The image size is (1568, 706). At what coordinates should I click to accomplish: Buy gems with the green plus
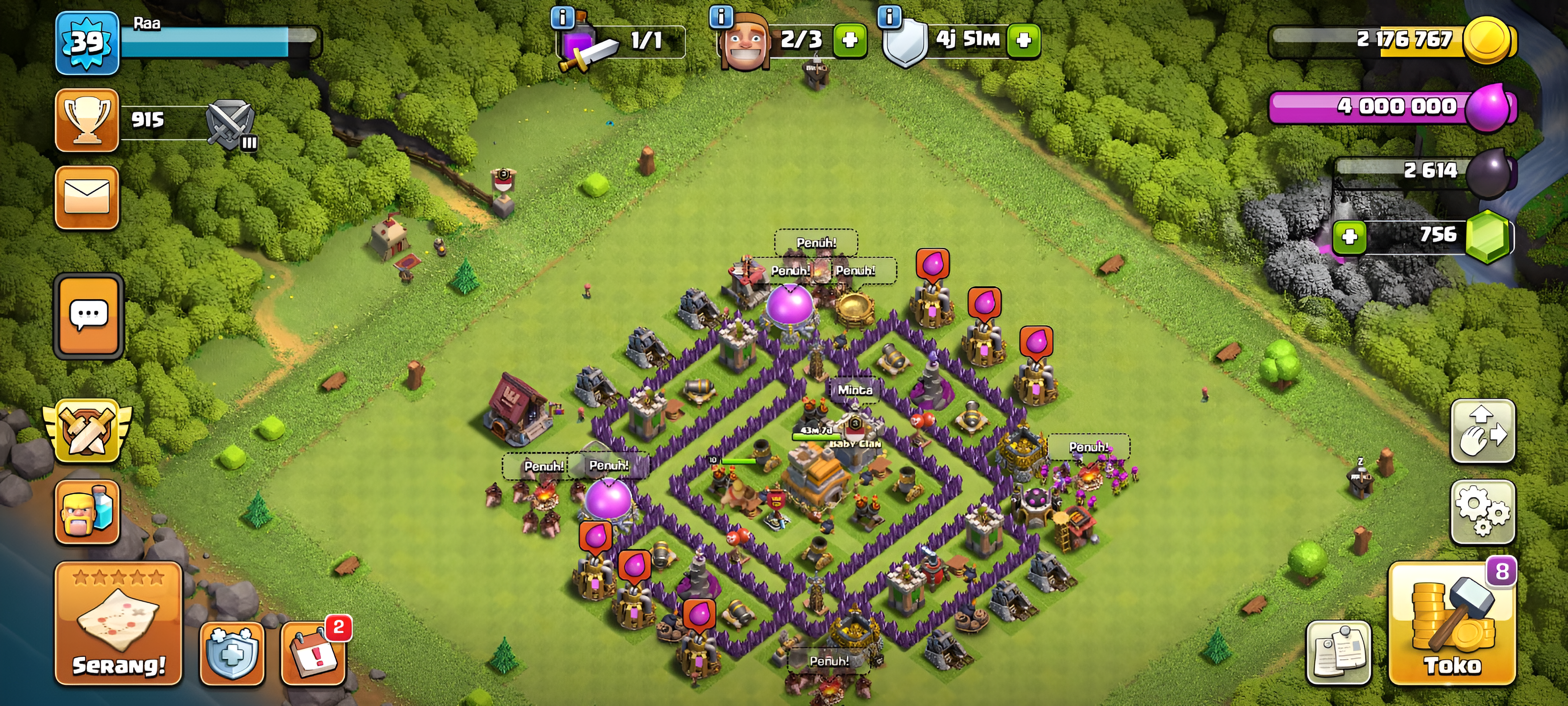(x=1349, y=236)
